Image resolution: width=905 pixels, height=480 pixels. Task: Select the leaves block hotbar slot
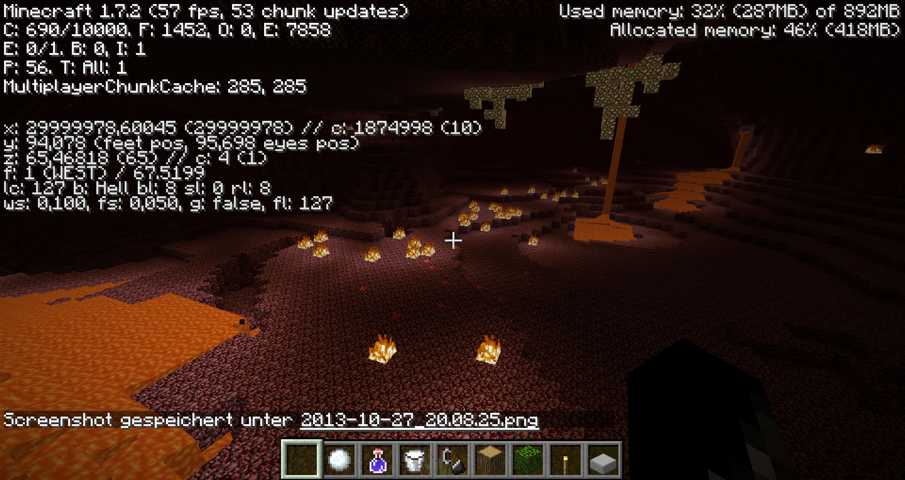pos(527,460)
